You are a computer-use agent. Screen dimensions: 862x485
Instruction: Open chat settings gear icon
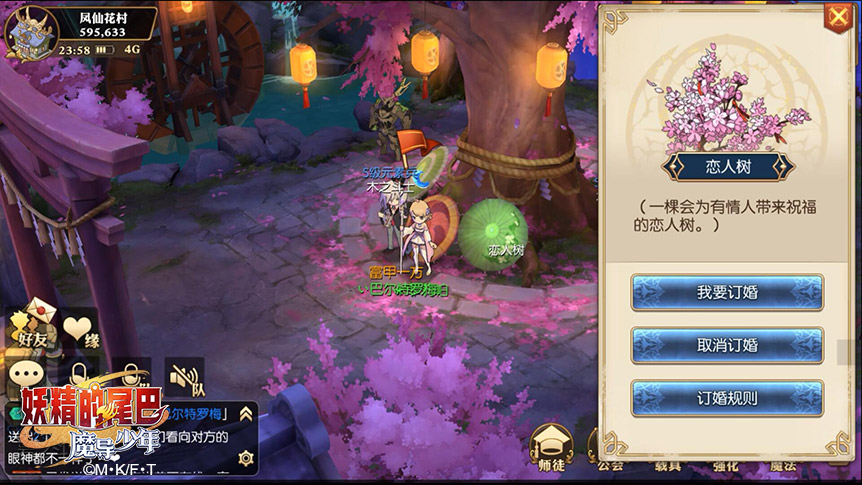point(245,457)
